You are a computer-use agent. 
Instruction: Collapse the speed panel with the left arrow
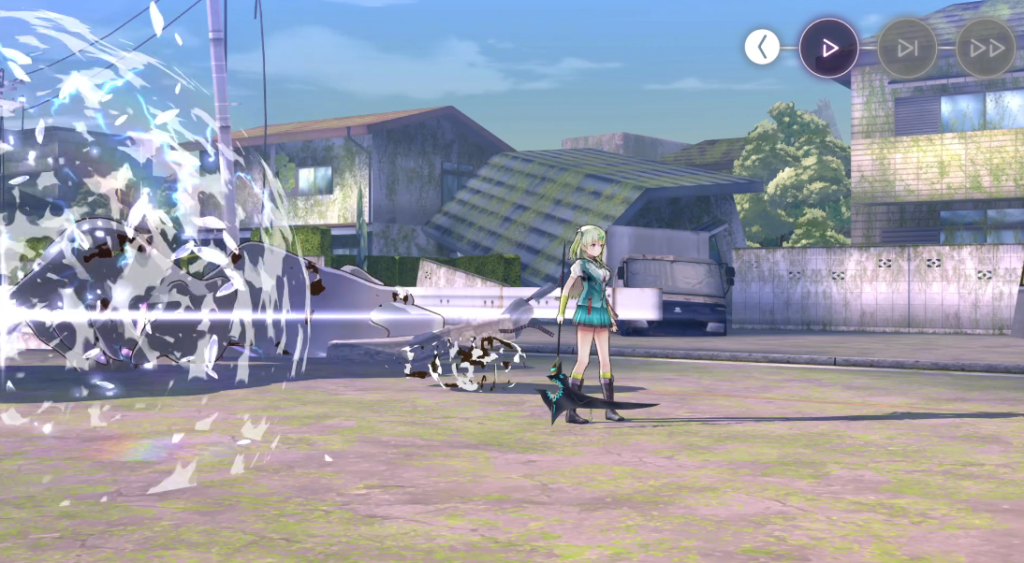click(x=762, y=47)
